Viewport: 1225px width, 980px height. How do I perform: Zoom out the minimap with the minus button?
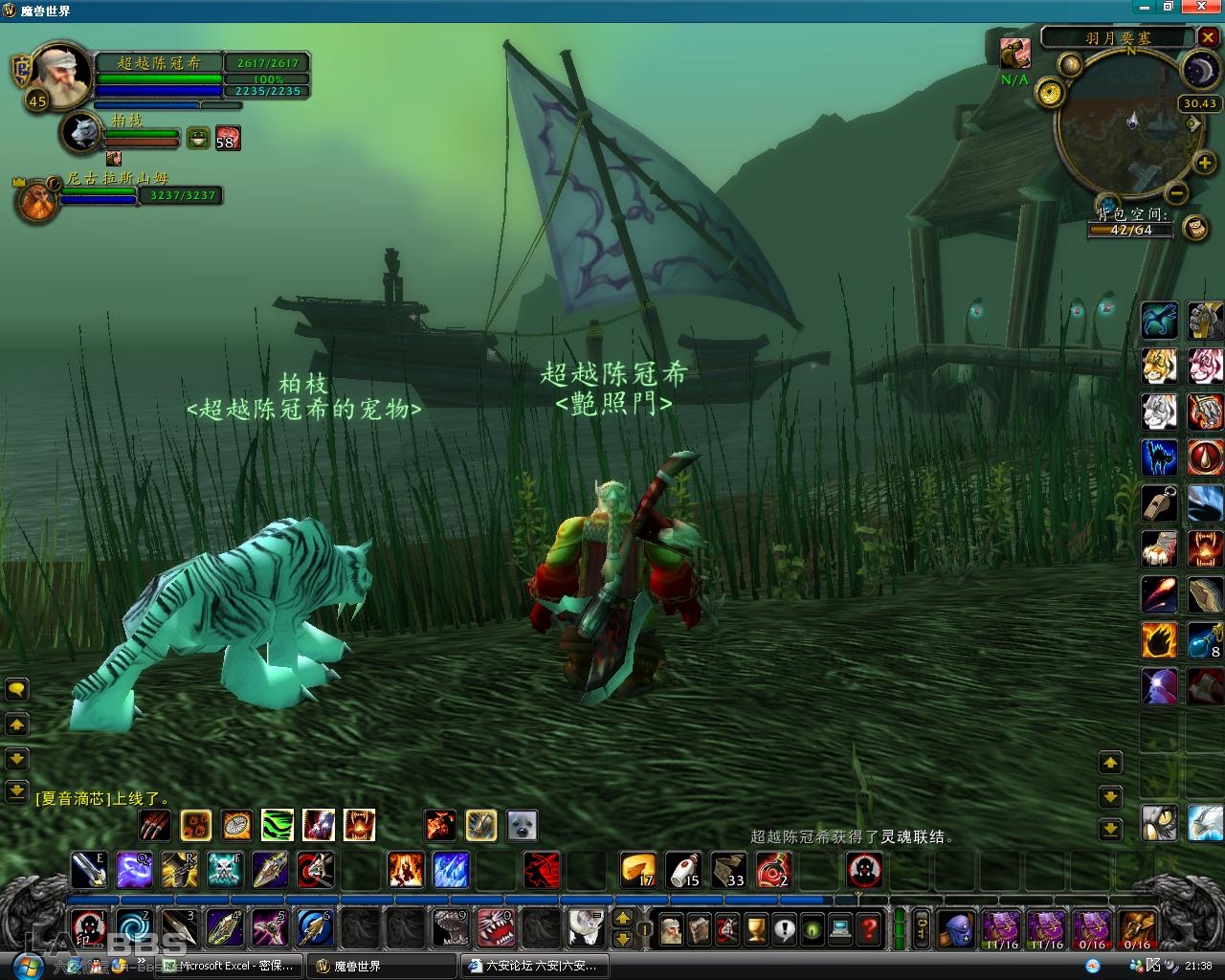[1178, 193]
